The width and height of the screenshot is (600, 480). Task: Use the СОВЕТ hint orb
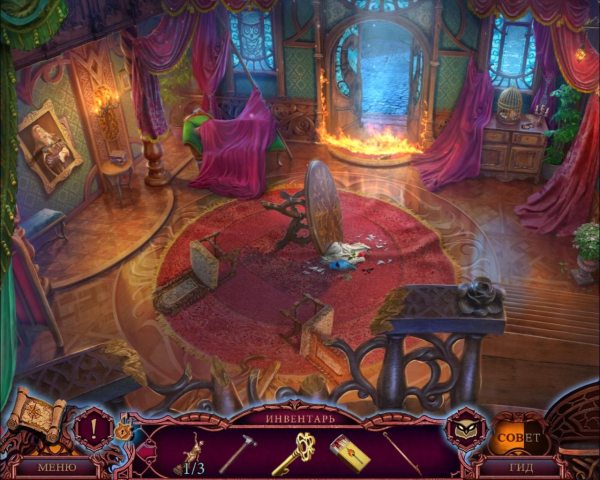click(x=518, y=437)
